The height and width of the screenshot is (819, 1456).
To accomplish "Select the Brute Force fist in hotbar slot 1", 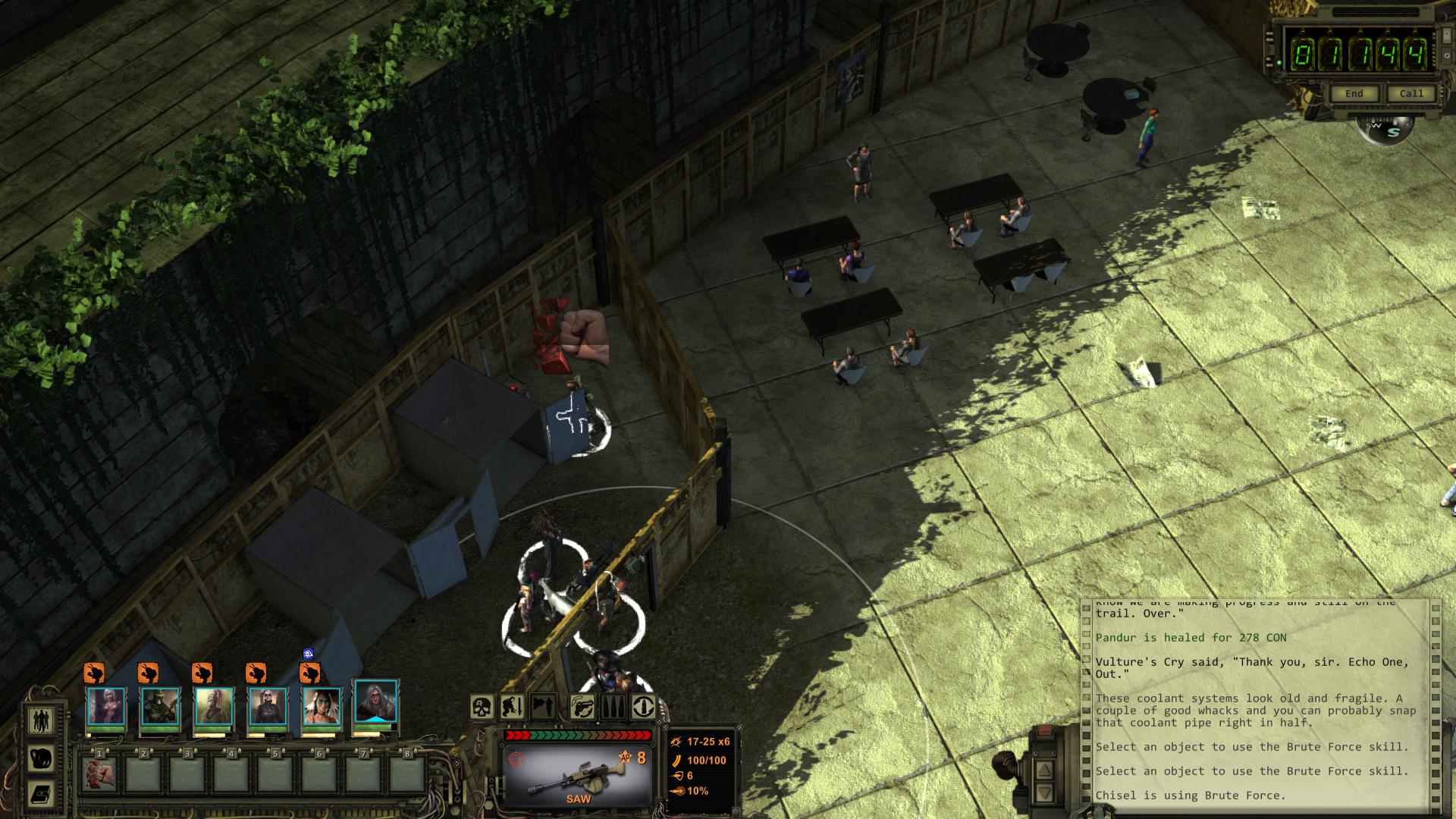I will click(99, 773).
